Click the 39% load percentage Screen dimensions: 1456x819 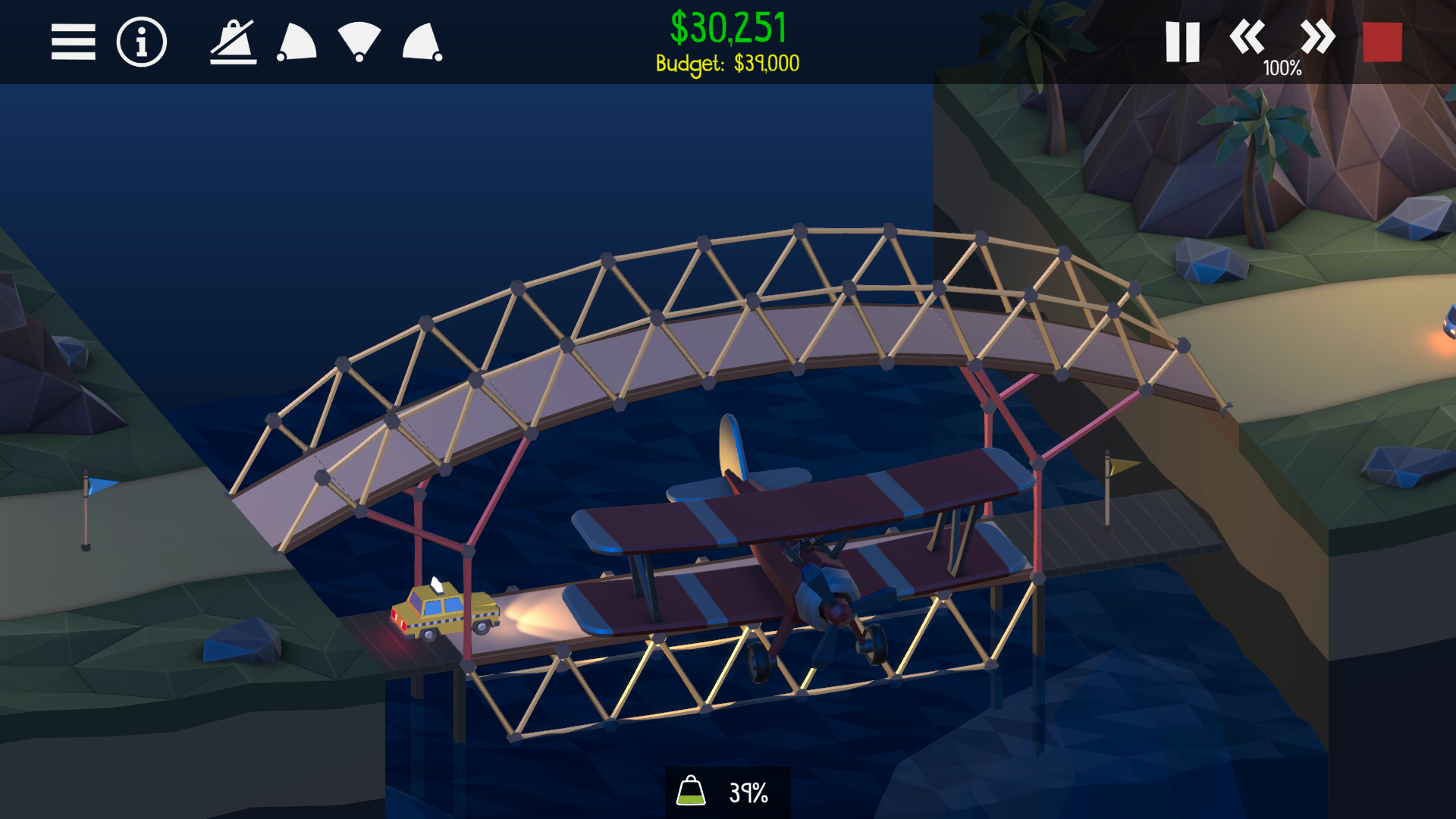[748, 792]
